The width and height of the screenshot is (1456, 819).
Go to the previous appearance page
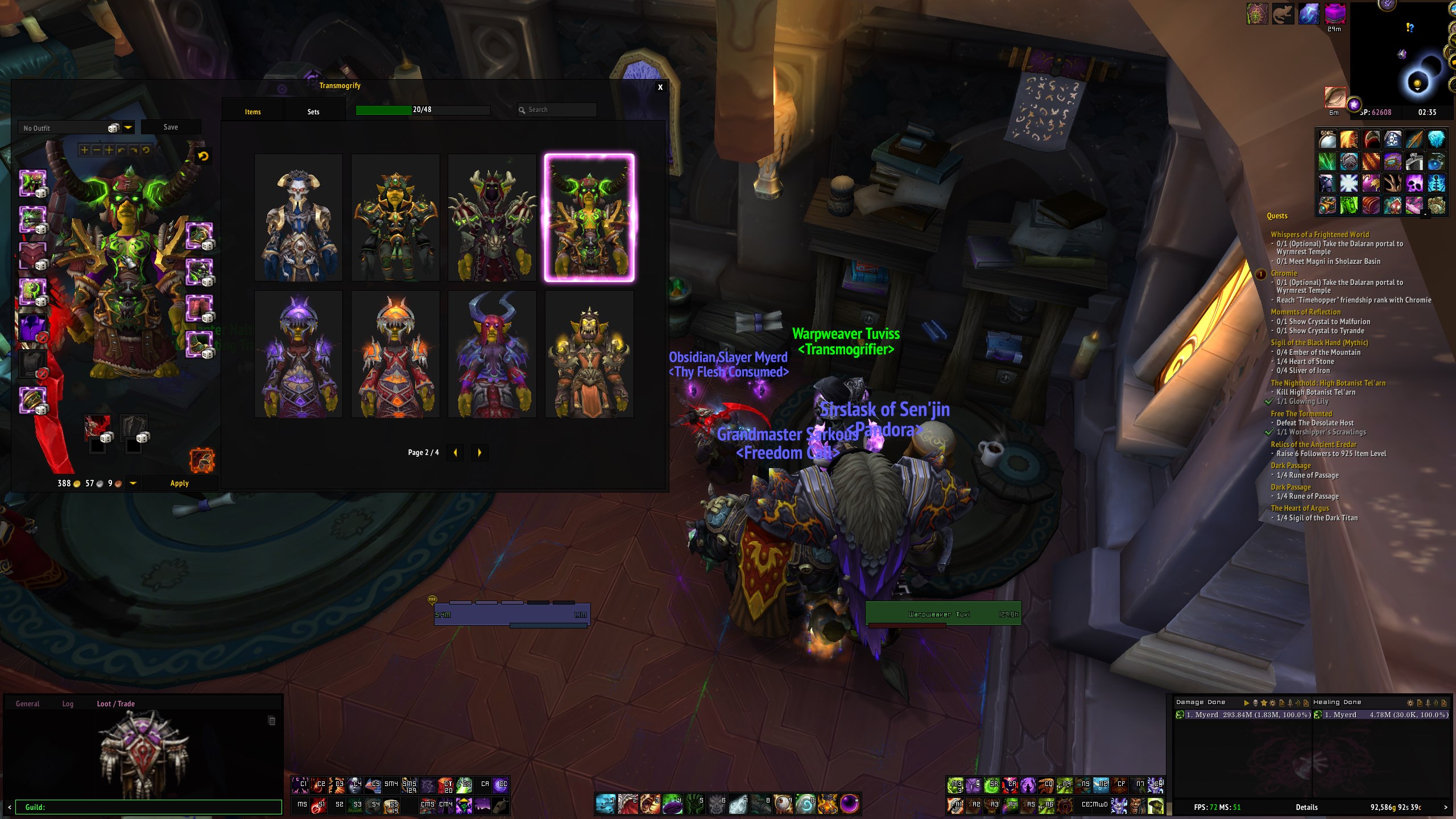coord(455,453)
